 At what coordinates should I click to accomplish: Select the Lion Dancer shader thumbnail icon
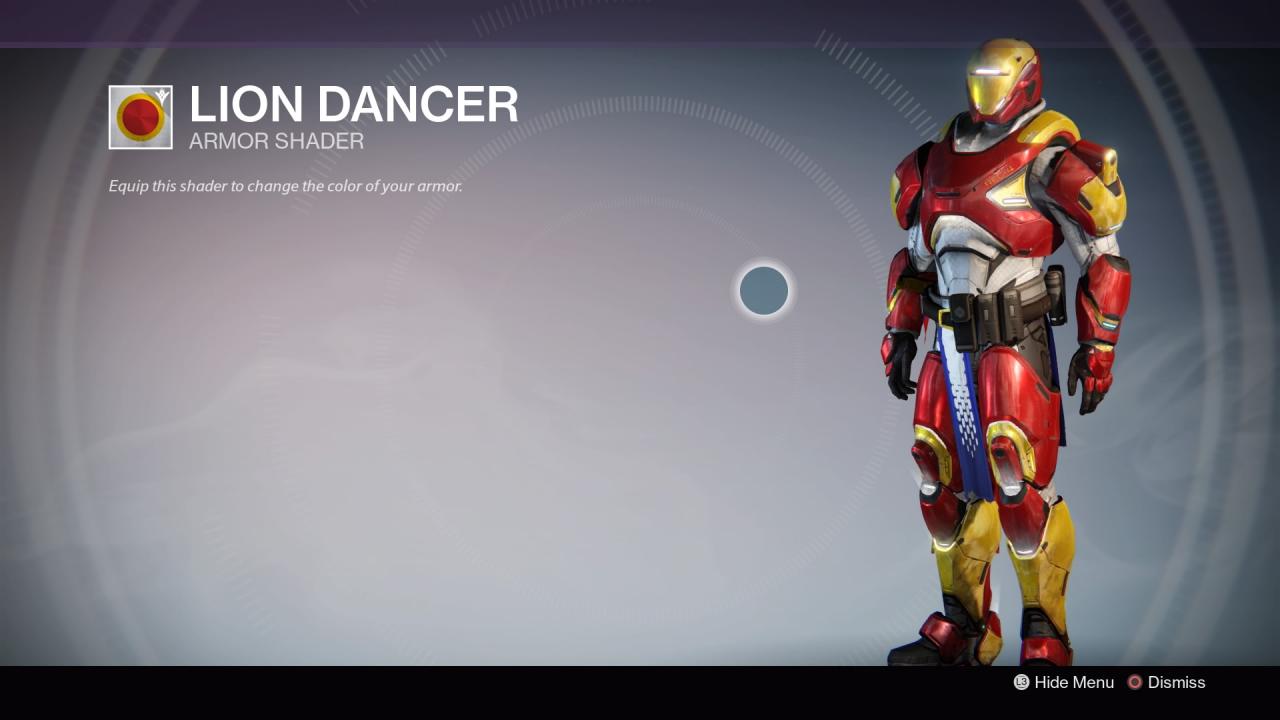click(140, 116)
